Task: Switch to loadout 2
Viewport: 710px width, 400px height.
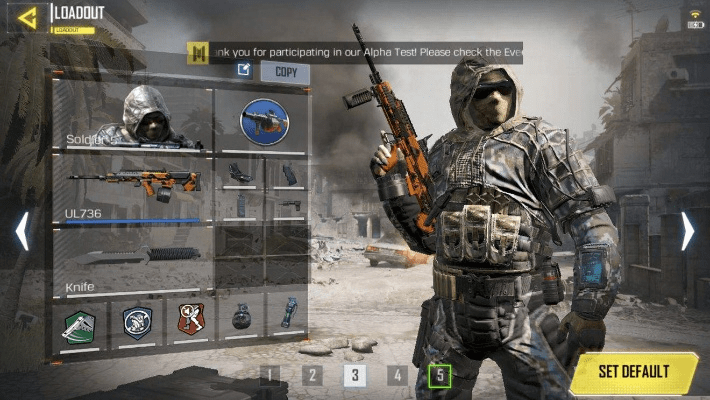Action: click(312, 375)
